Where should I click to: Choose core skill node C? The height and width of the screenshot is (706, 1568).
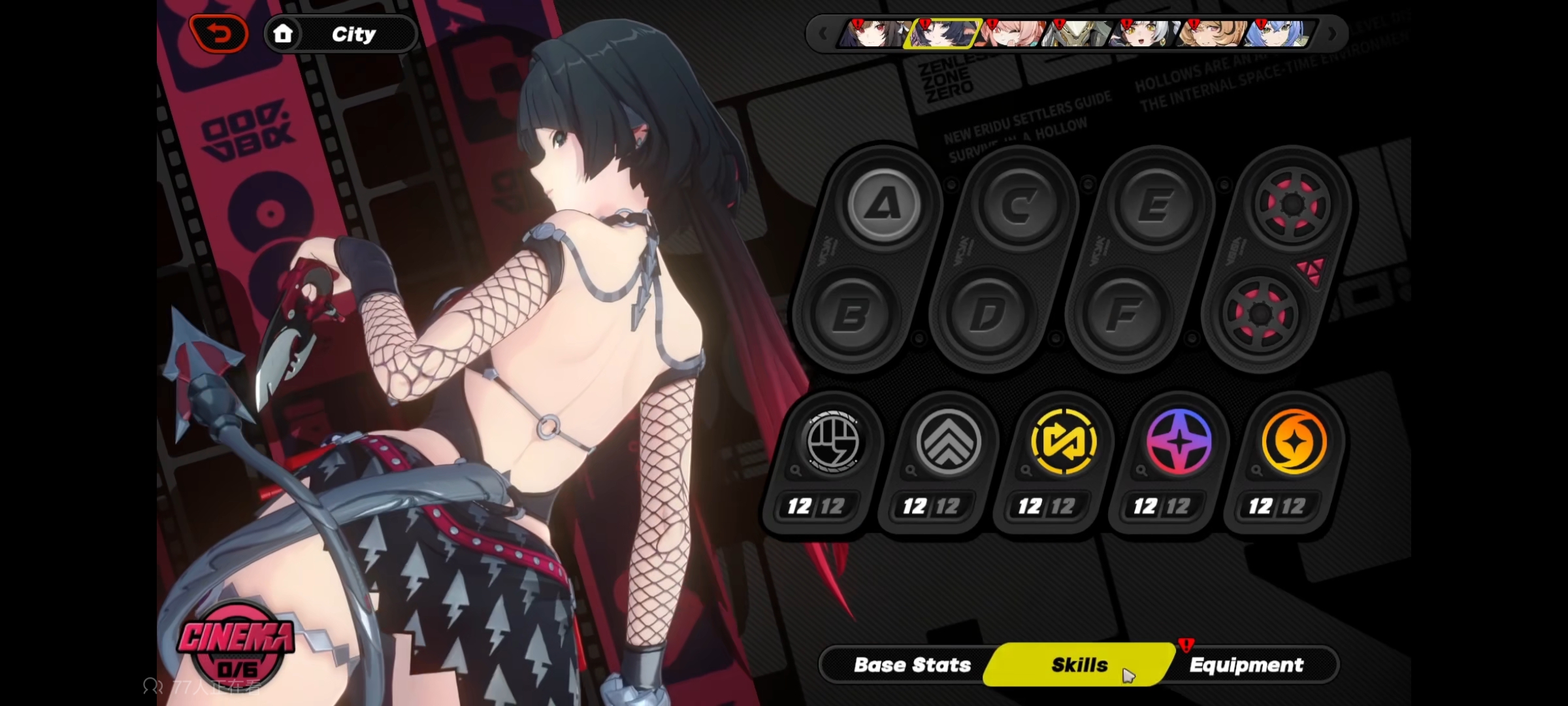pos(1019,205)
